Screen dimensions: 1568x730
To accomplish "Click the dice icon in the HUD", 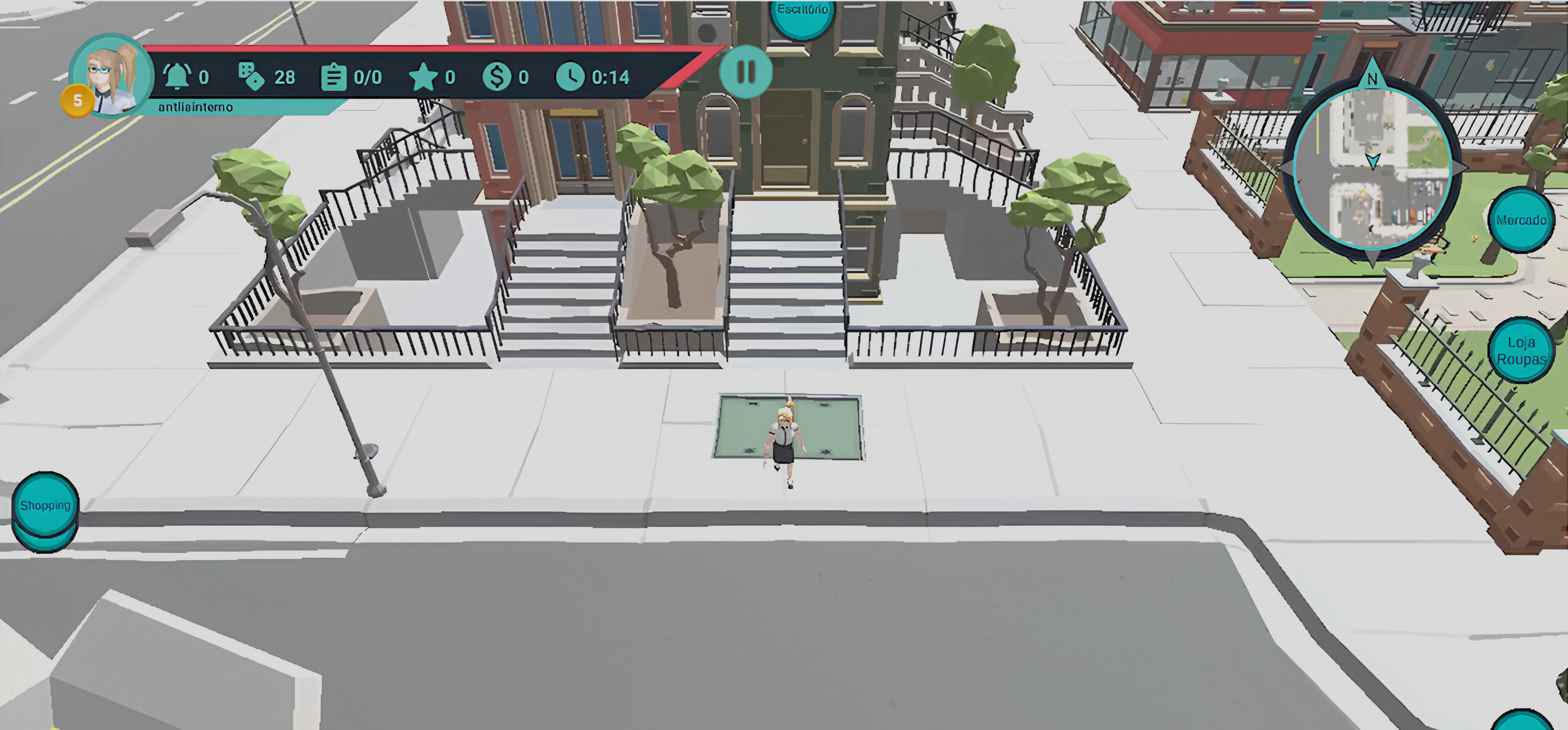I will pyautogui.click(x=251, y=77).
